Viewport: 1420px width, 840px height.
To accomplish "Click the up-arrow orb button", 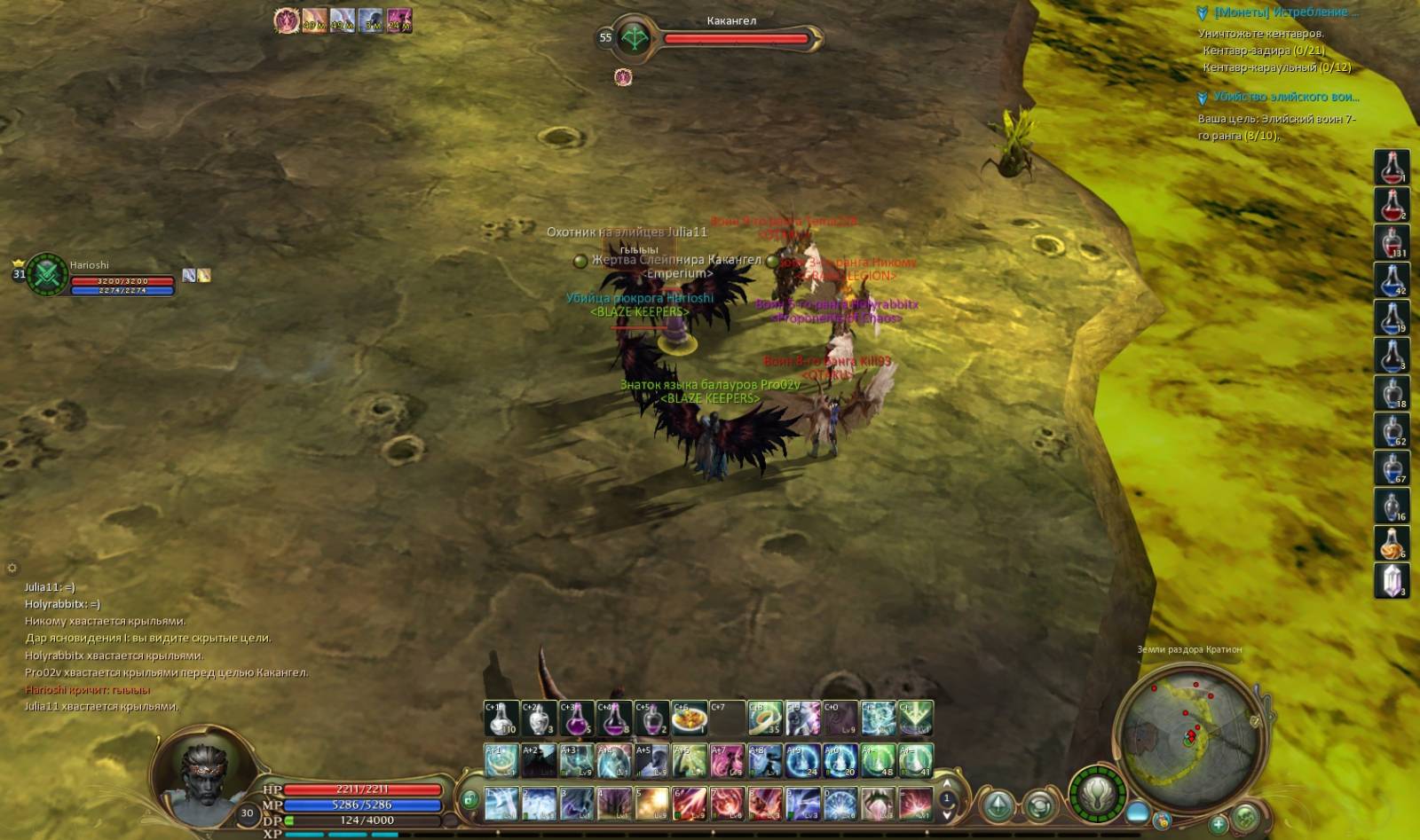I will coord(998,806).
